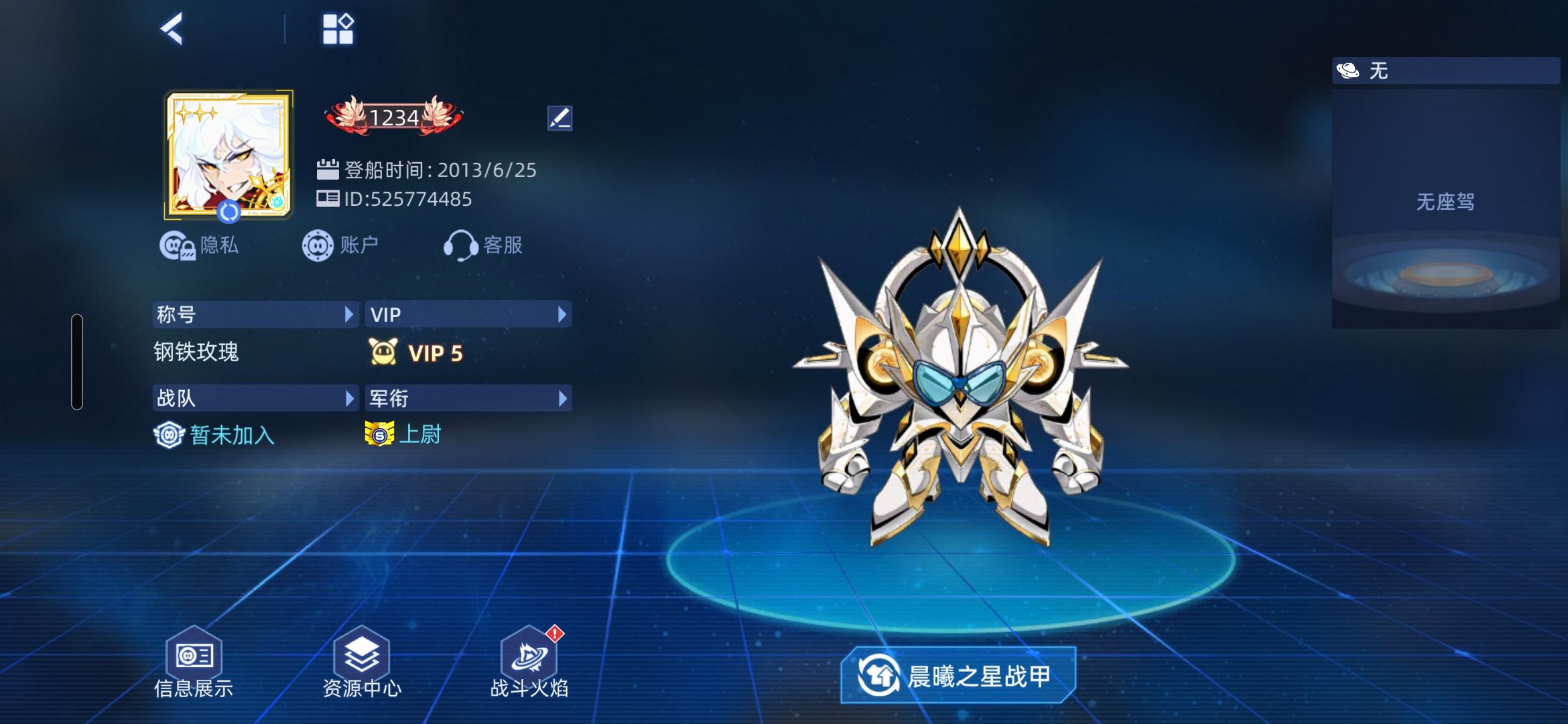The height and width of the screenshot is (724, 1568).
Task: Click the grid layout icon at top
Action: [x=338, y=28]
